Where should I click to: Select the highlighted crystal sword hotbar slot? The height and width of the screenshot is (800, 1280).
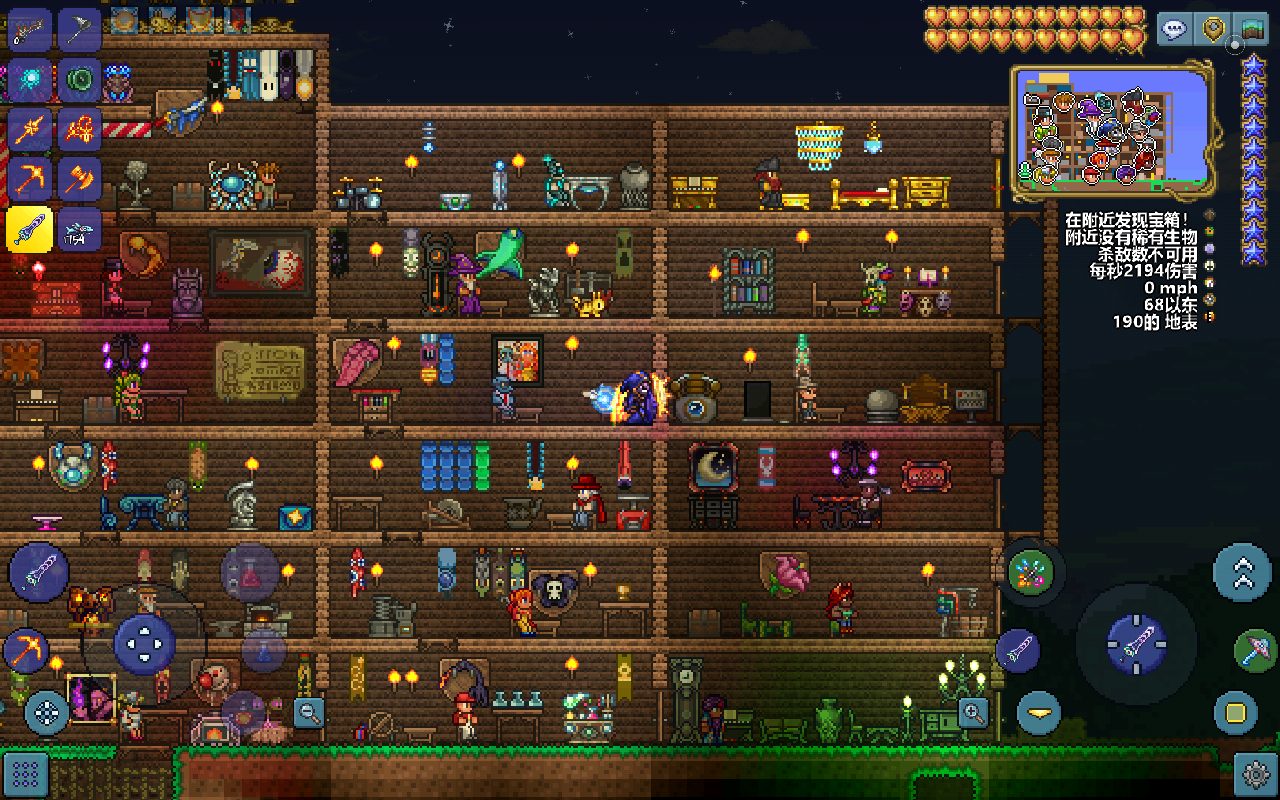pos(29,230)
